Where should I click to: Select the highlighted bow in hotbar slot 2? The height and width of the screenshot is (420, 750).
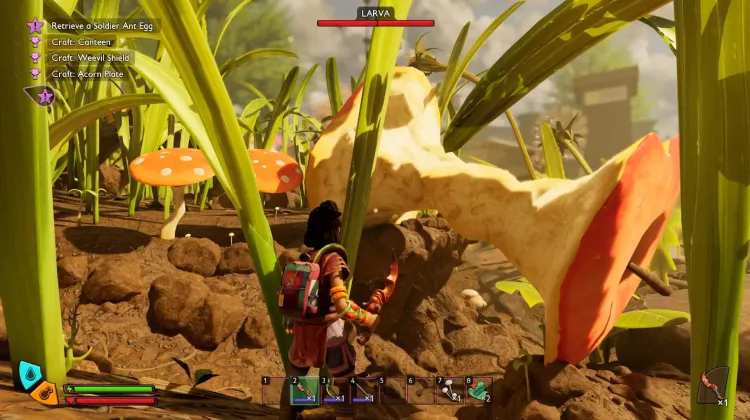(x=305, y=390)
